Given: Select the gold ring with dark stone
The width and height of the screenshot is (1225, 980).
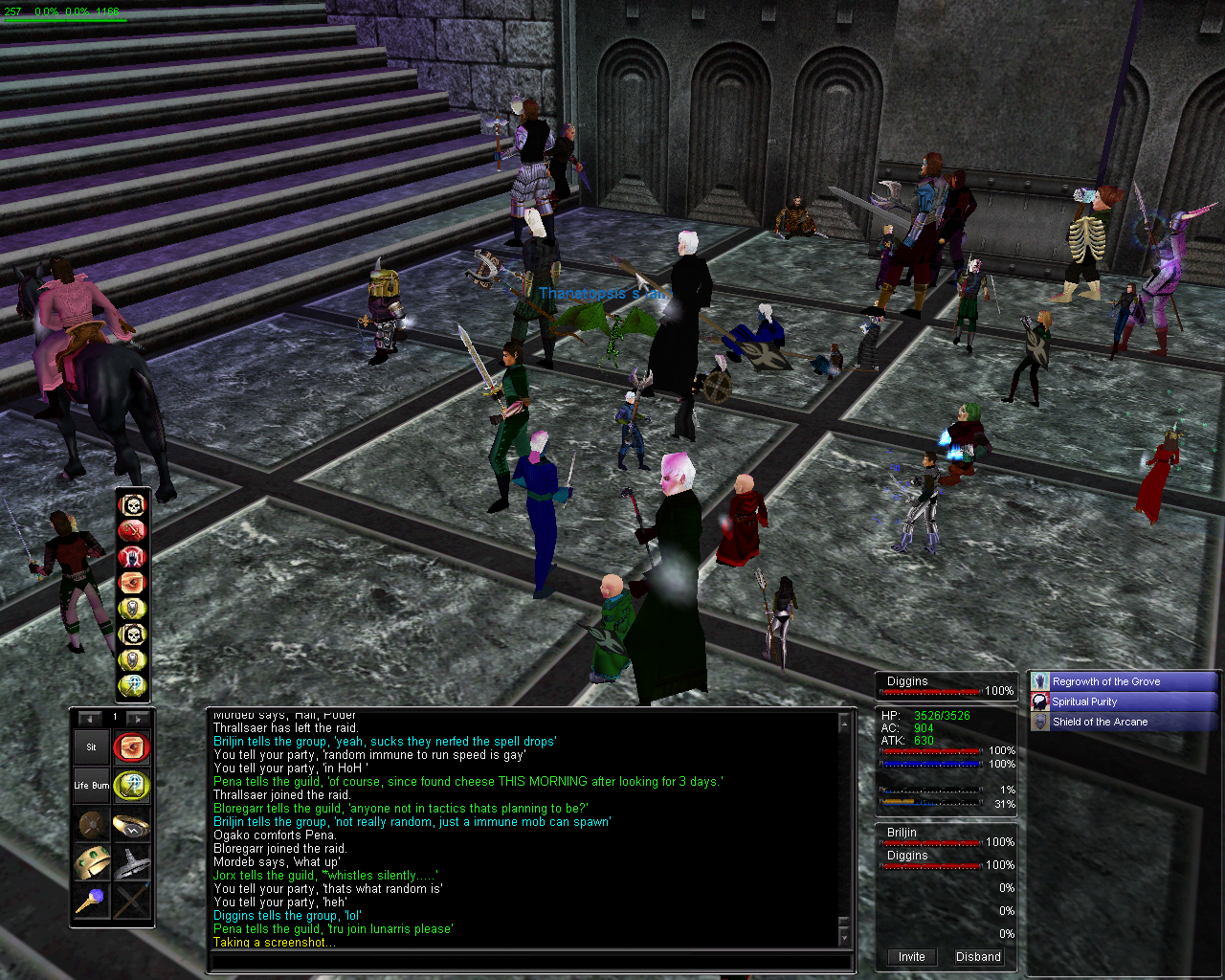Looking at the screenshot, I should 131,825.
